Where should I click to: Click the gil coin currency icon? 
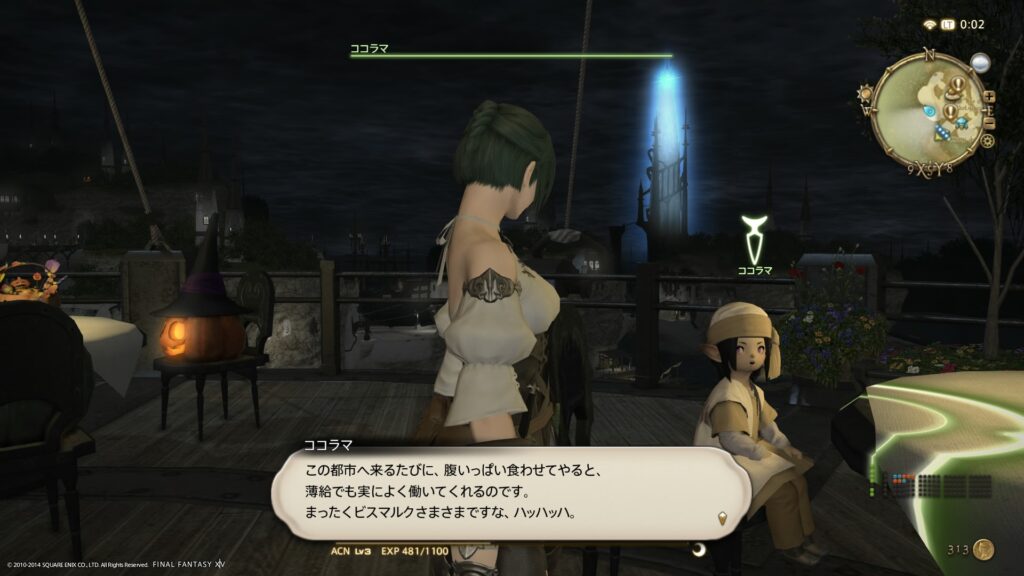click(x=983, y=548)
